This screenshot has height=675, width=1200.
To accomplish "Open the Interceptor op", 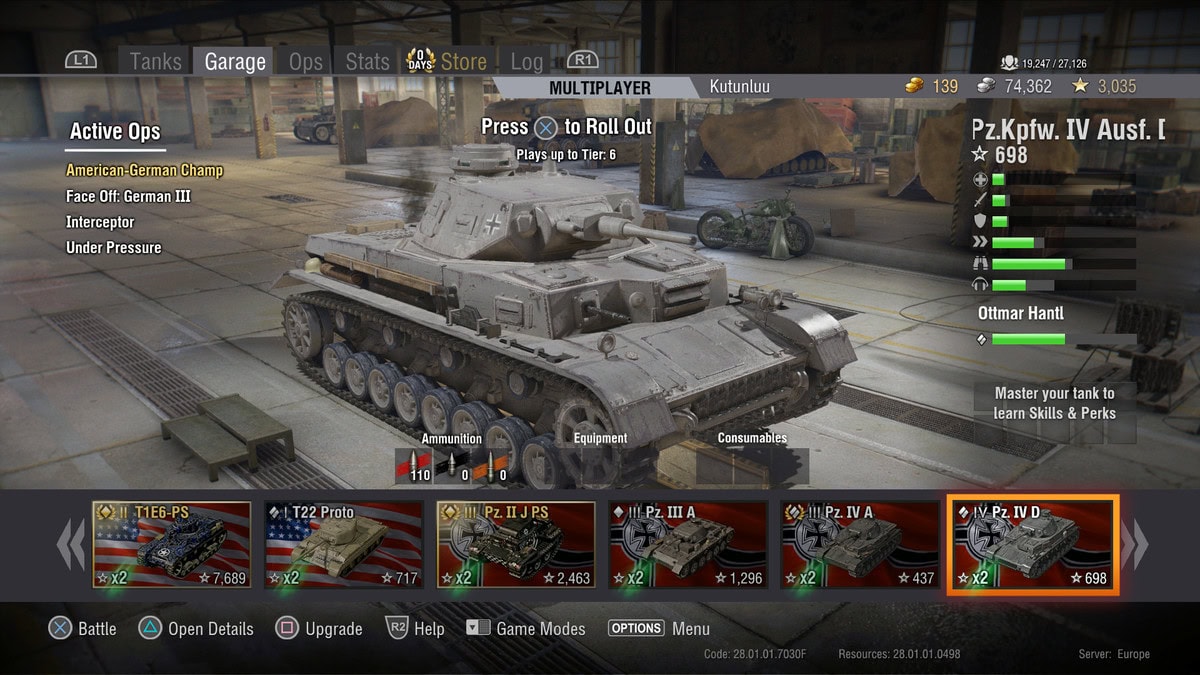I will 100,222.
